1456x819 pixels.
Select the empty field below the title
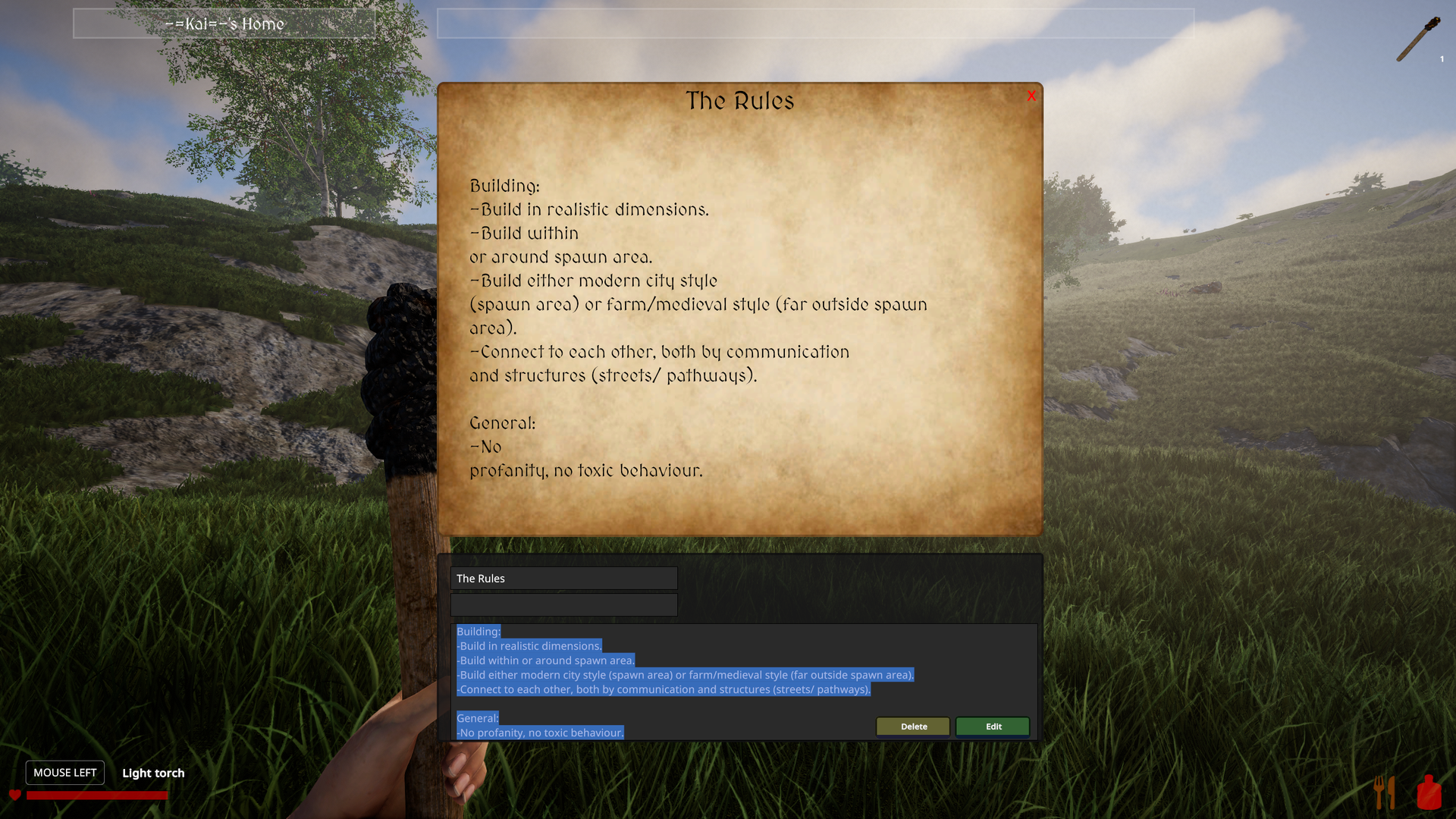click(563, 605)
